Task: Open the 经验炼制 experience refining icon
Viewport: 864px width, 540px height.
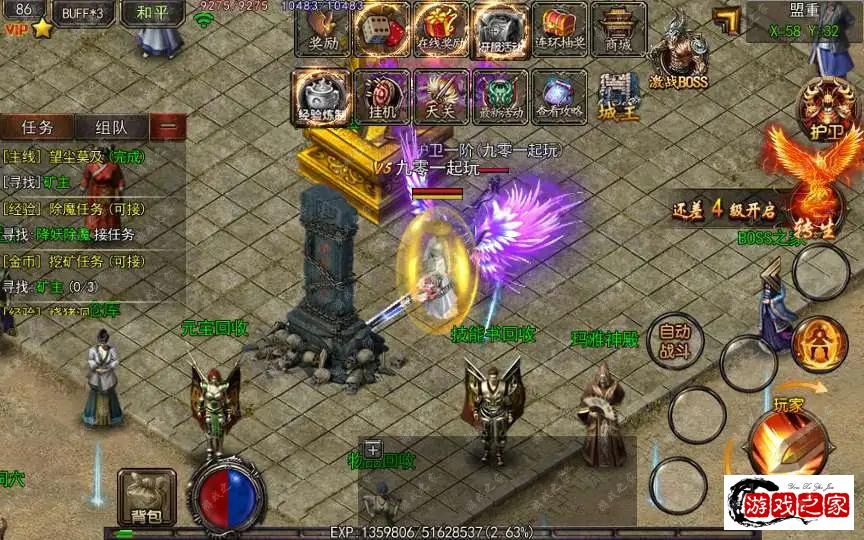Action: pos(322,96)
